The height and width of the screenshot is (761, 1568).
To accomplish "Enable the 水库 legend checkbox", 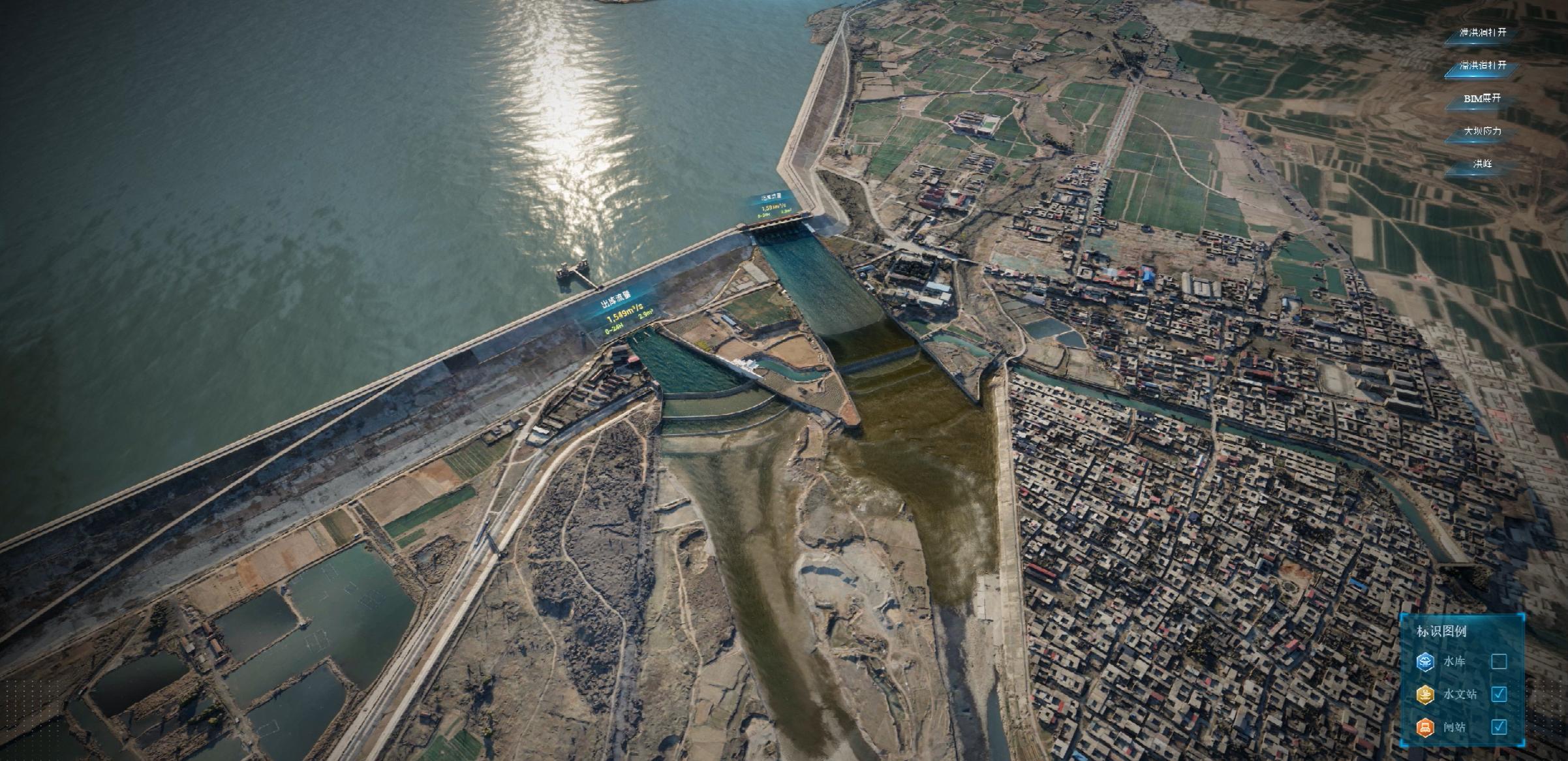I will (x=1499, y=662).
